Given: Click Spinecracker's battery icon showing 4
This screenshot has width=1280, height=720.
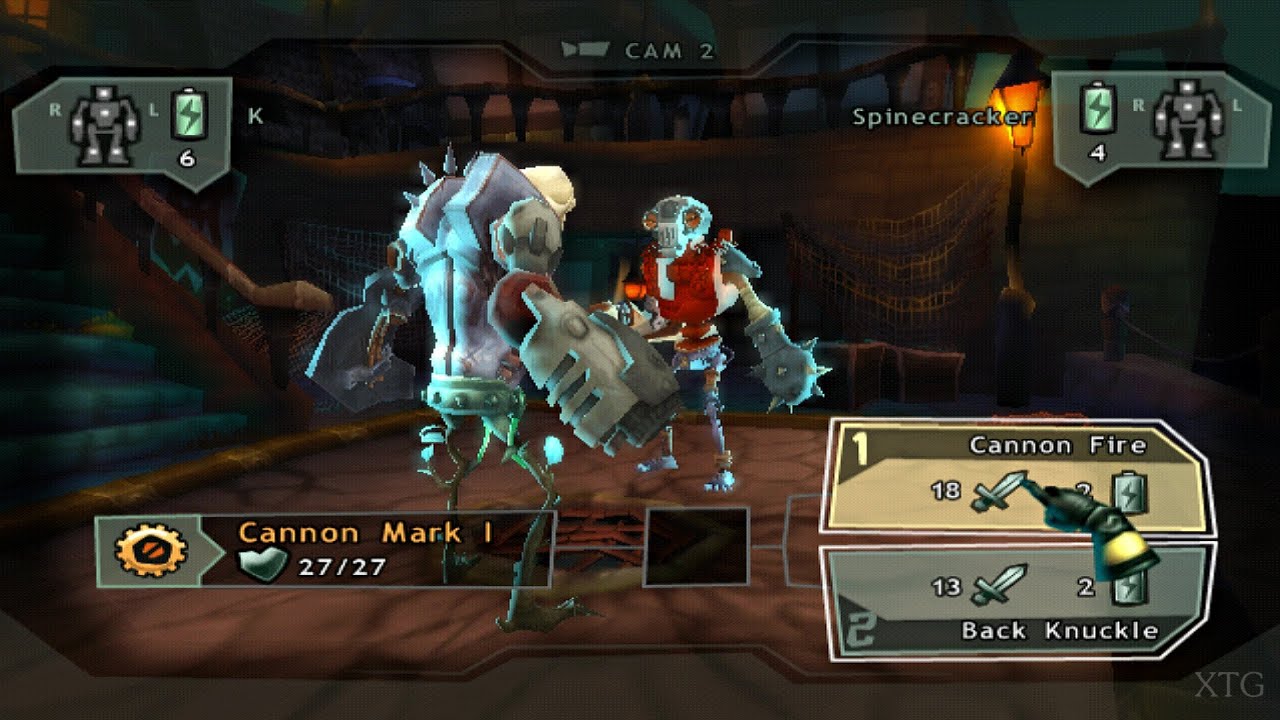Looking at the screenshot, I should pos(1096,112).
